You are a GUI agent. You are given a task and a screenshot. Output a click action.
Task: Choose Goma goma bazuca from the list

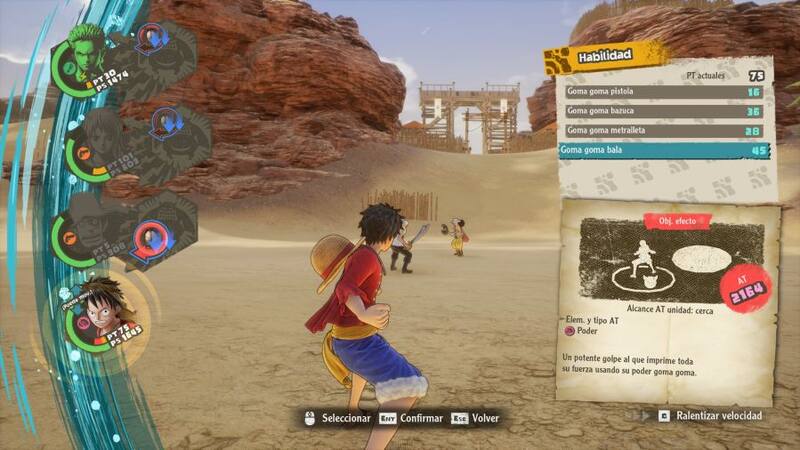660,111
